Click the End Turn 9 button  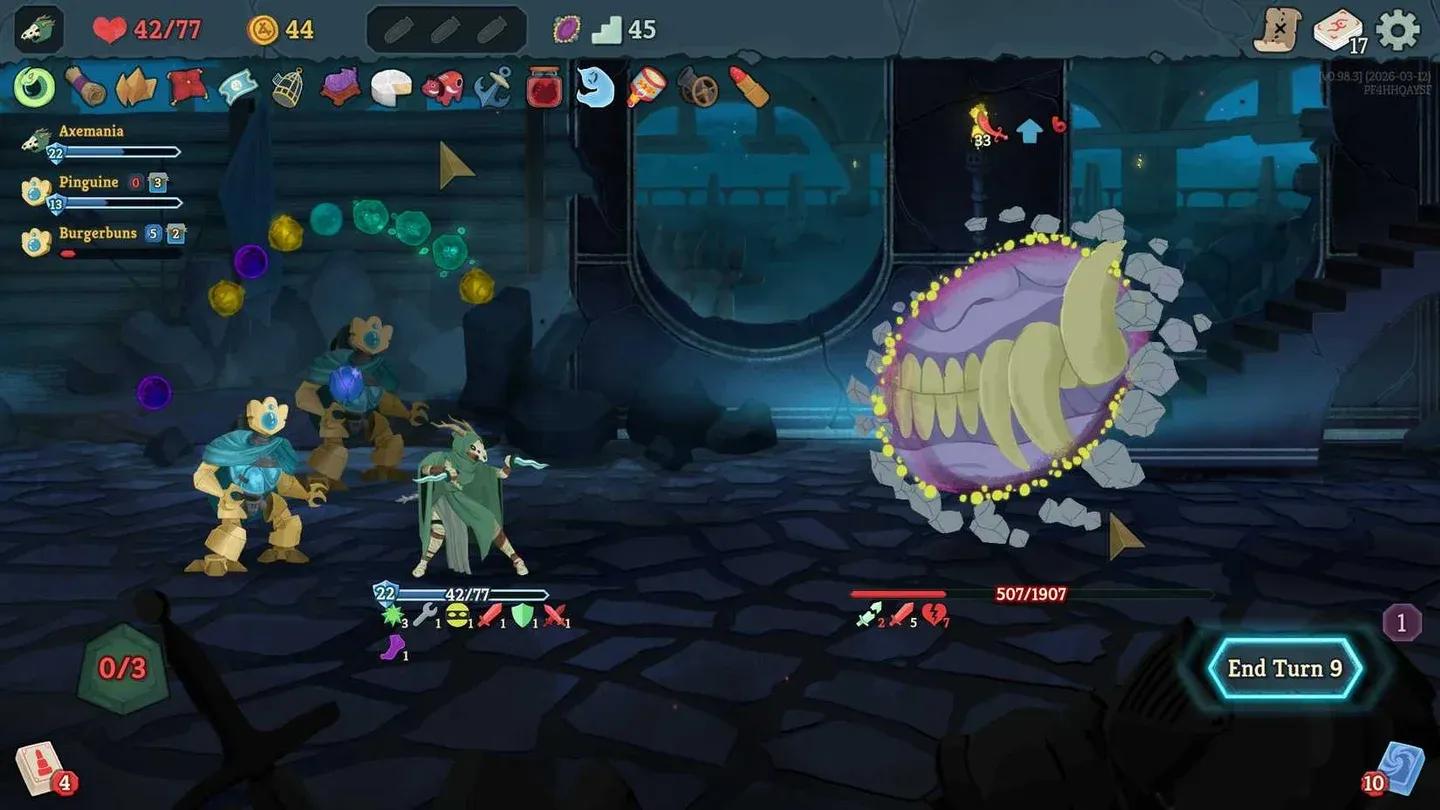(x=1284, y=668)
